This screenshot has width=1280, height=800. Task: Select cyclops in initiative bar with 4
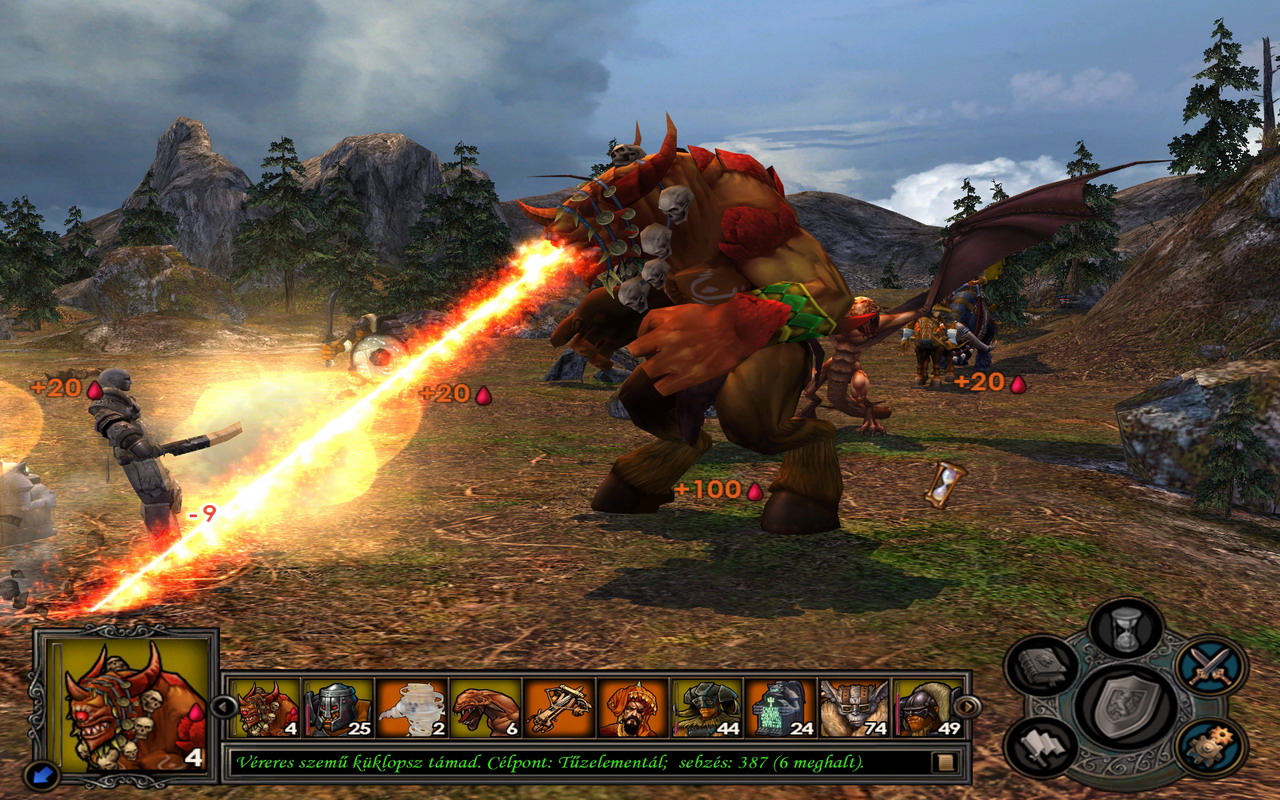pos(265,708)
